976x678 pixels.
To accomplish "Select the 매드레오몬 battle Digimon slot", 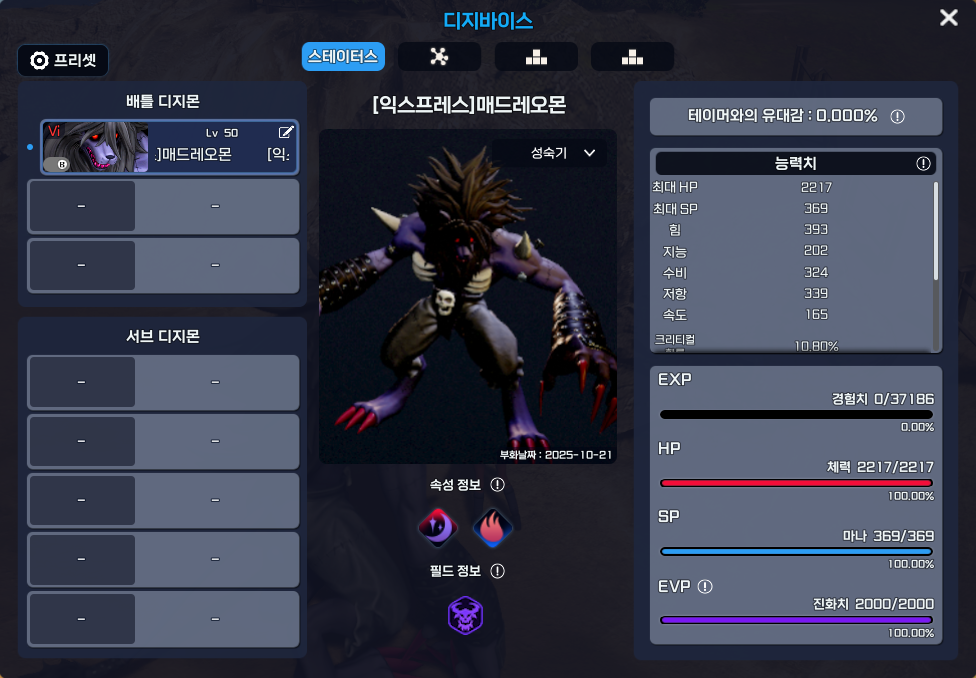I will 169,147.
